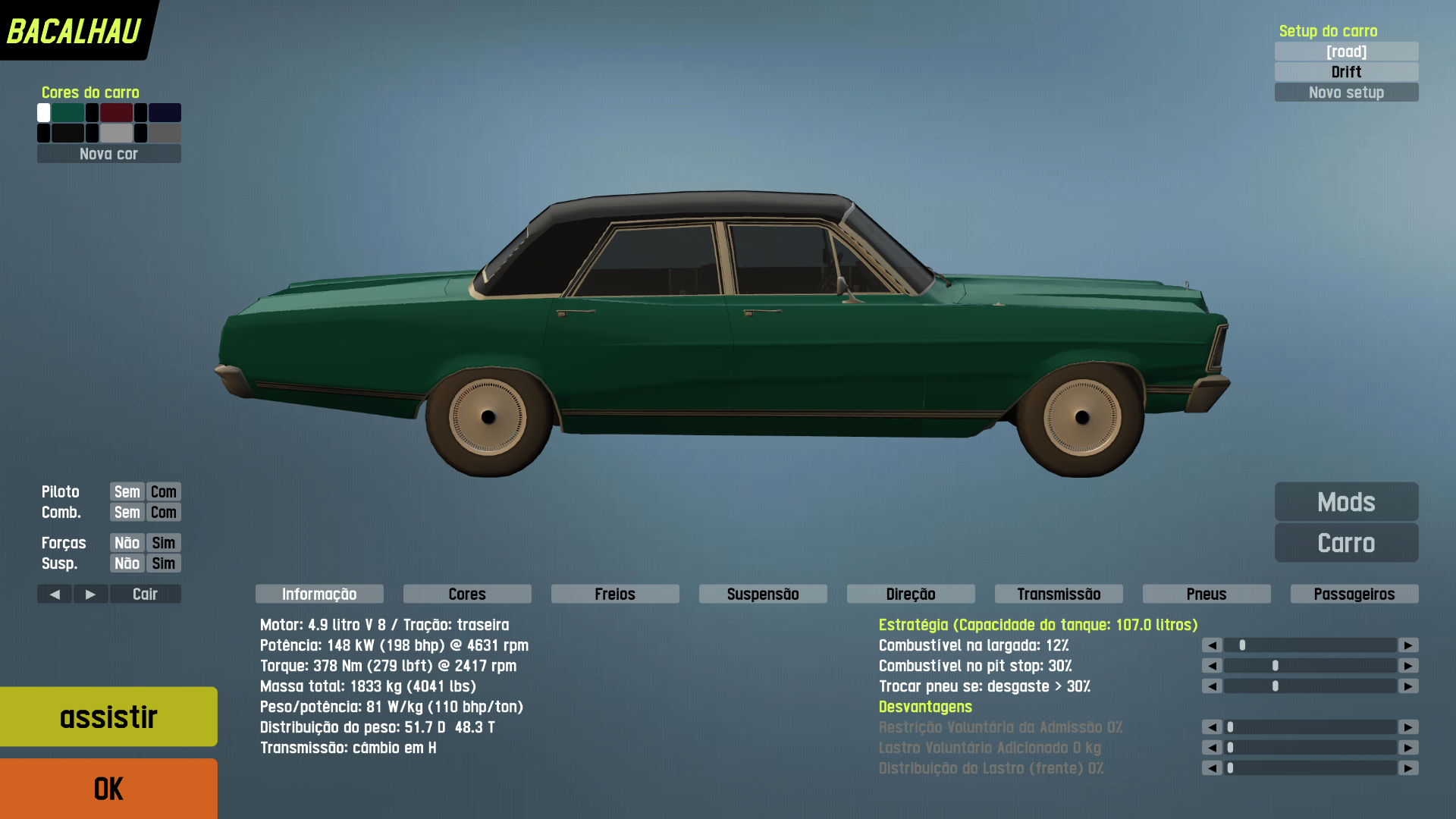Open the Mods panel
Screen dimensions: 1456x819
coord(1346,502)
